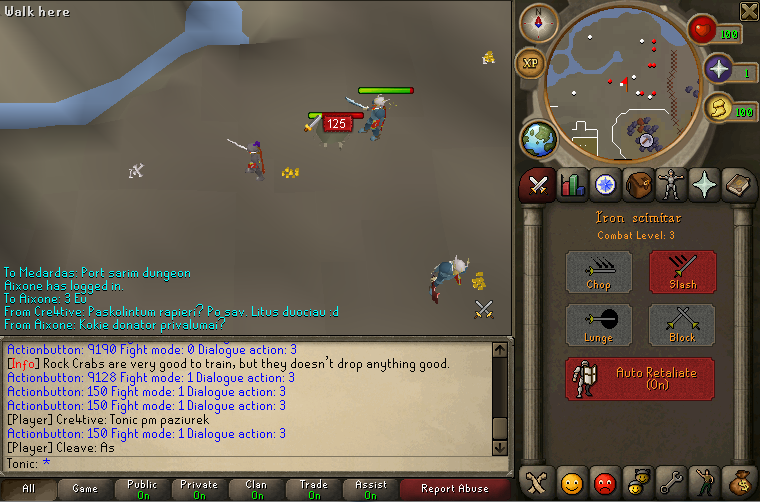The image size is (760, 502).
Task: Open the wrench settings tab
Action: pyautogui.click(x=671, y=482)
